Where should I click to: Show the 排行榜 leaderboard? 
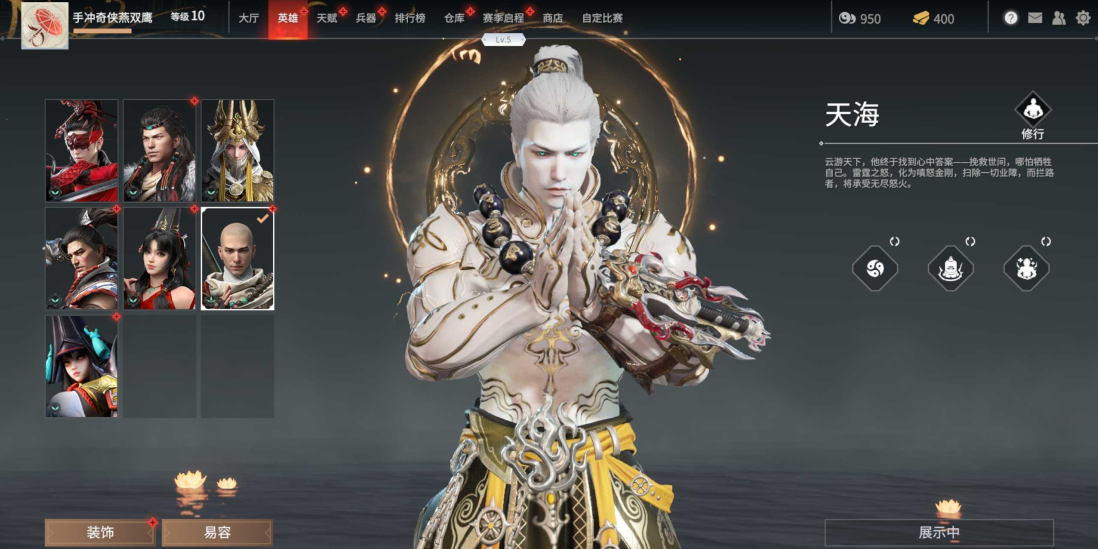click(409, 18)
